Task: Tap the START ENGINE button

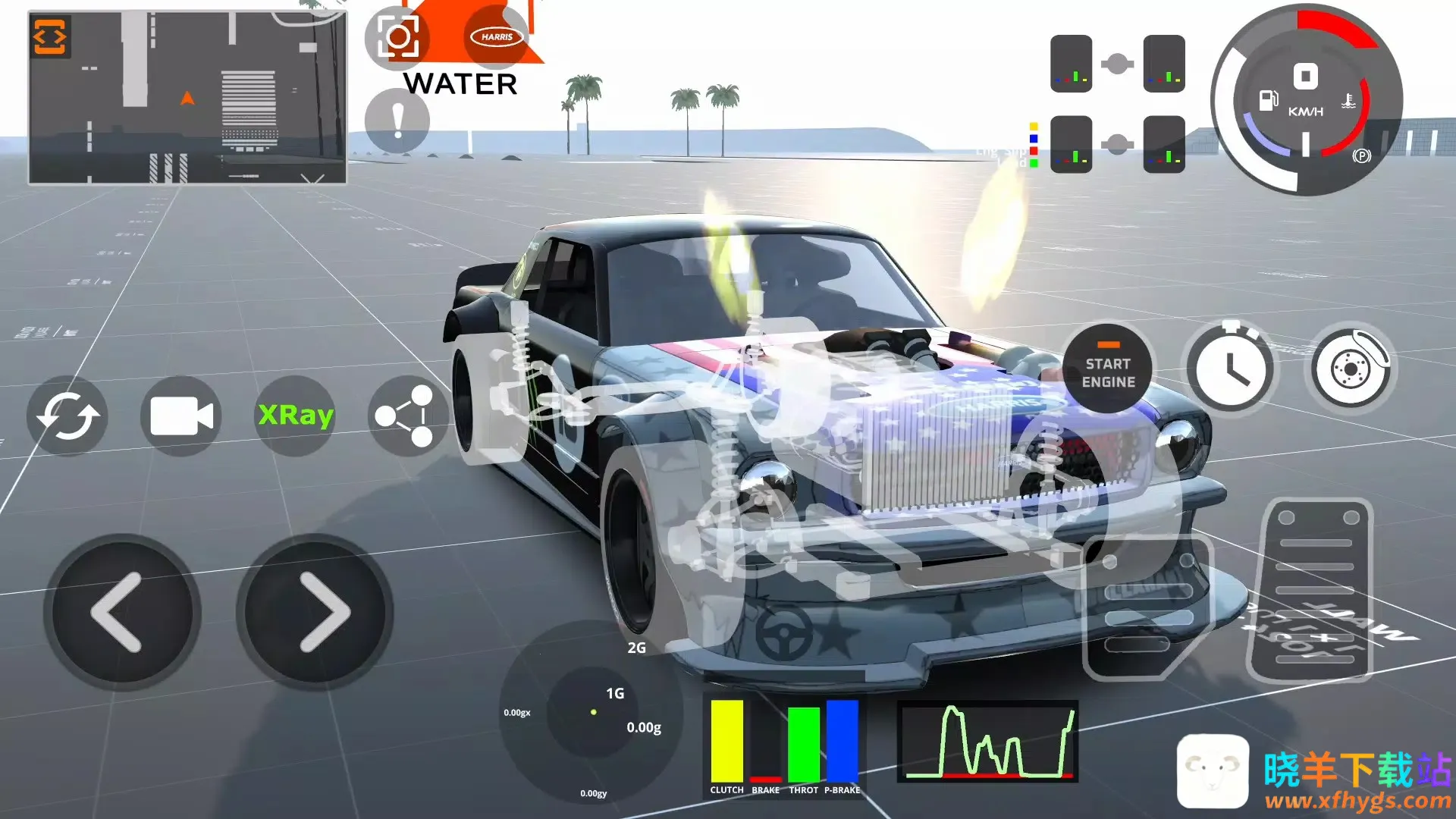Action: [1108, 369]
